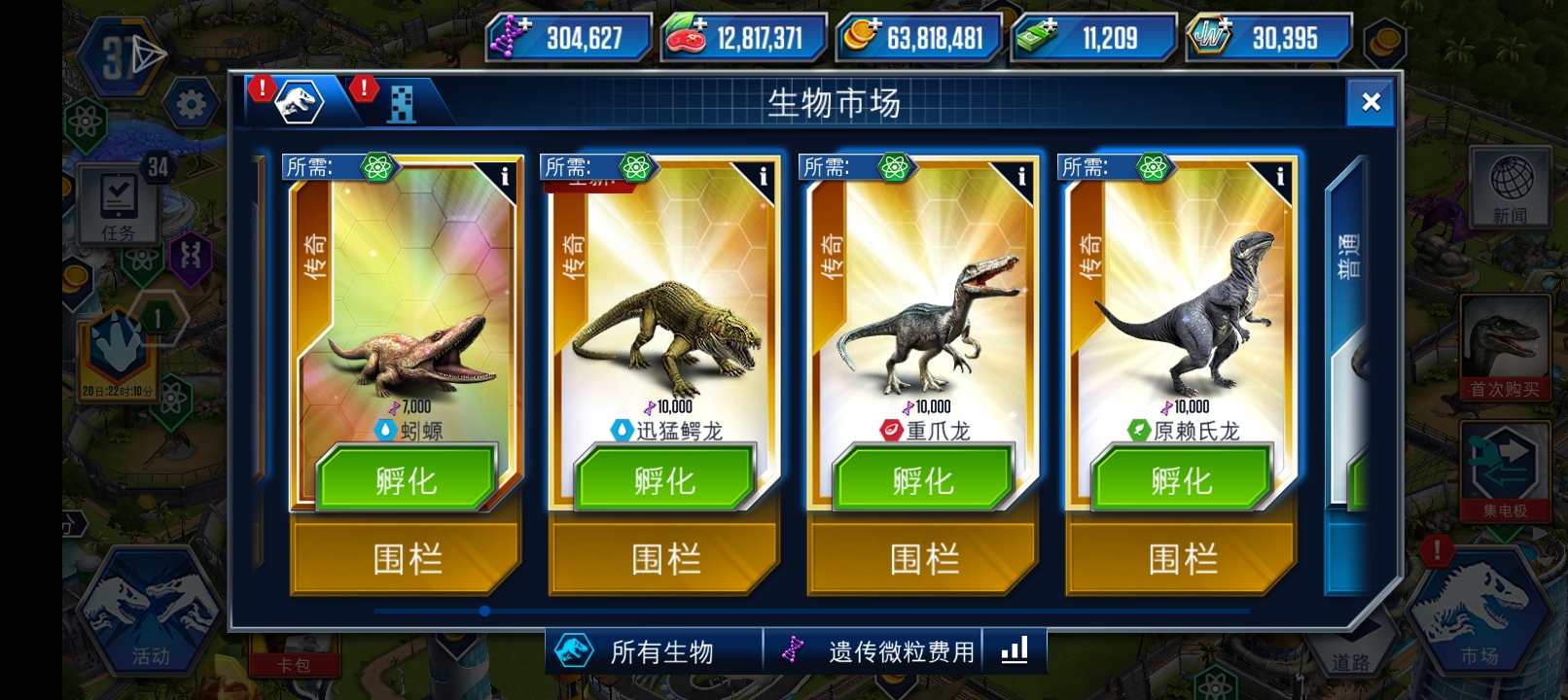Click the page indicator dot below cards
The width and height of the screenshot is (1568, 700).
(483, 611)
